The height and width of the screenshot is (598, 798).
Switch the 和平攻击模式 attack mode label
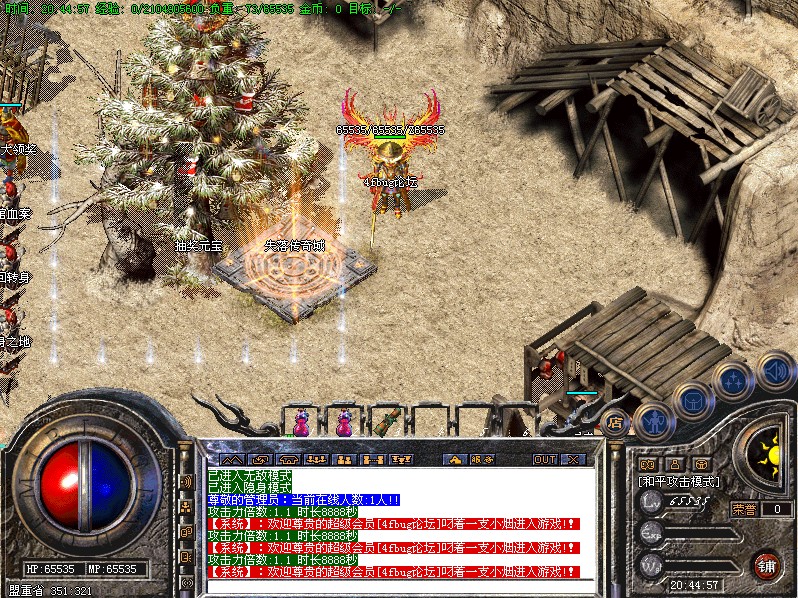point(679,481)
